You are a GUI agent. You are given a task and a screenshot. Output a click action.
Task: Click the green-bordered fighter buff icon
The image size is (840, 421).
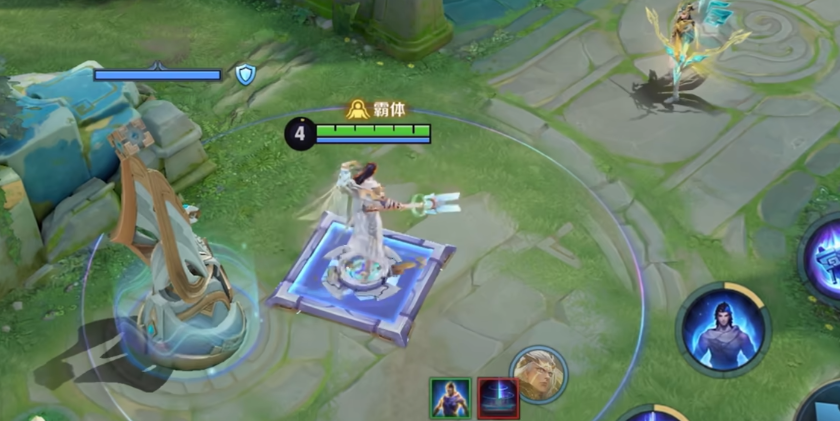(450, 397)
